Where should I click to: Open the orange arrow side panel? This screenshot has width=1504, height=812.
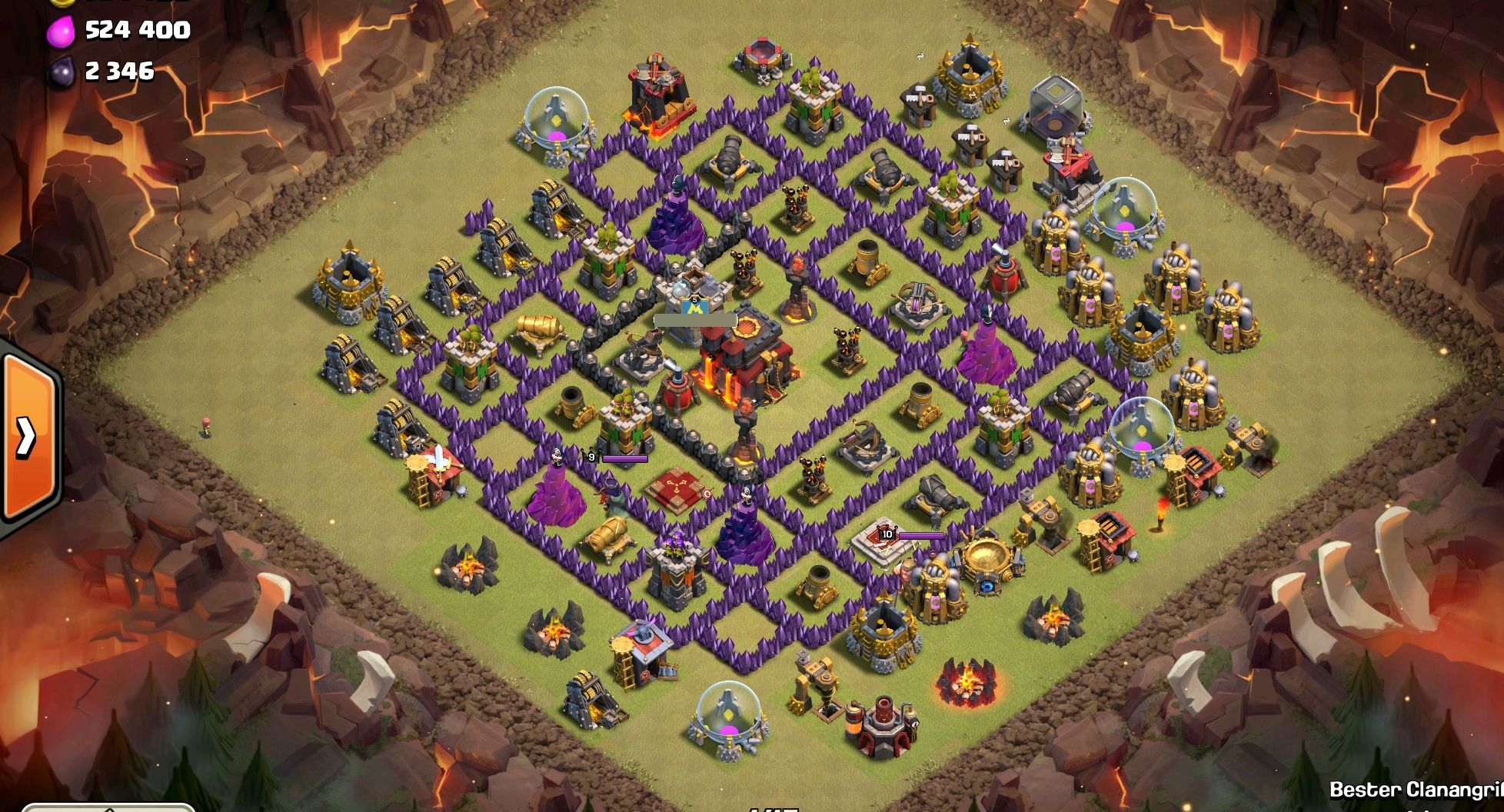[x=28, y=437]
